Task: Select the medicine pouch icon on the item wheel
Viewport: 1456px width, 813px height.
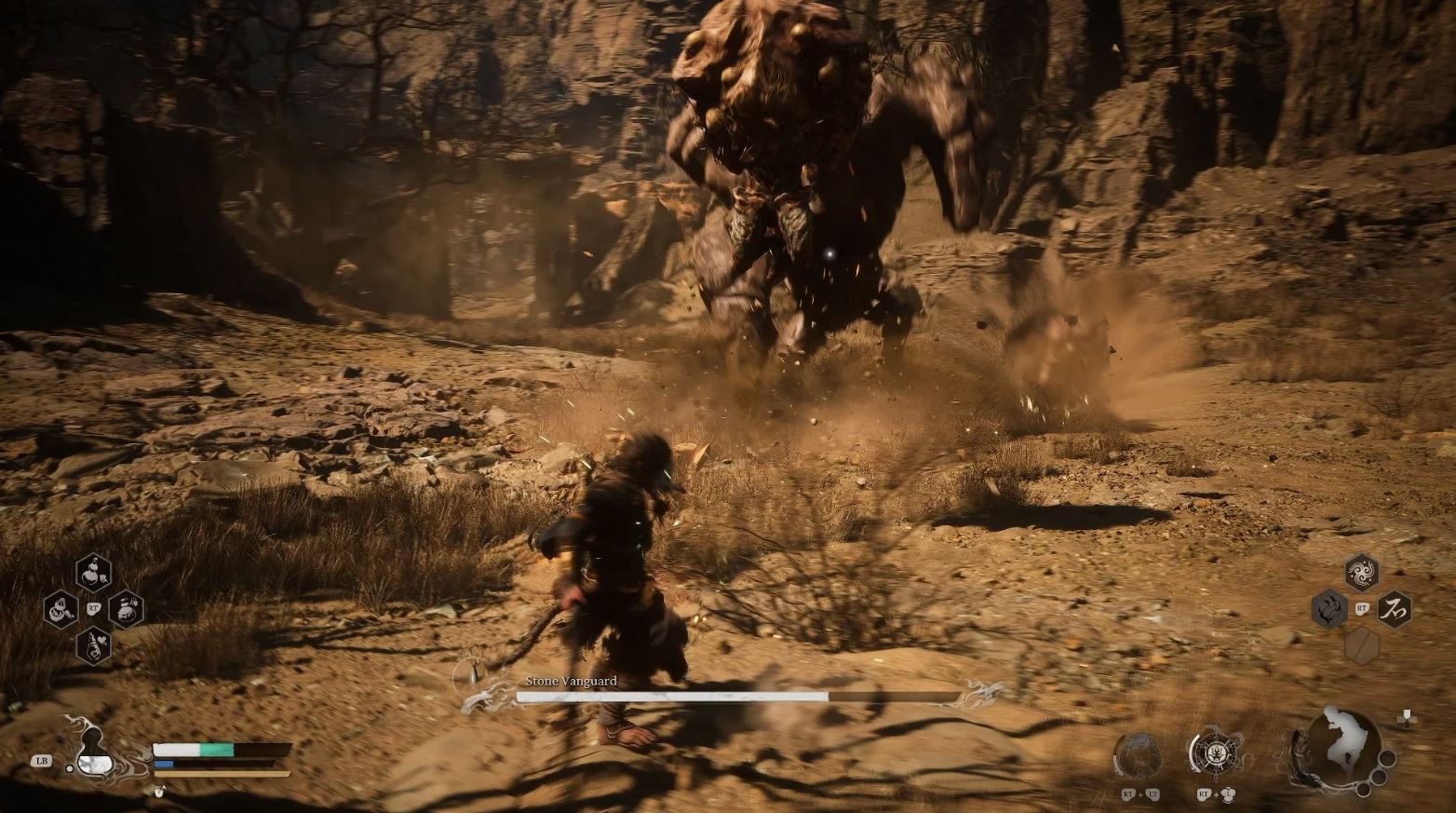Action: point(61,609)
